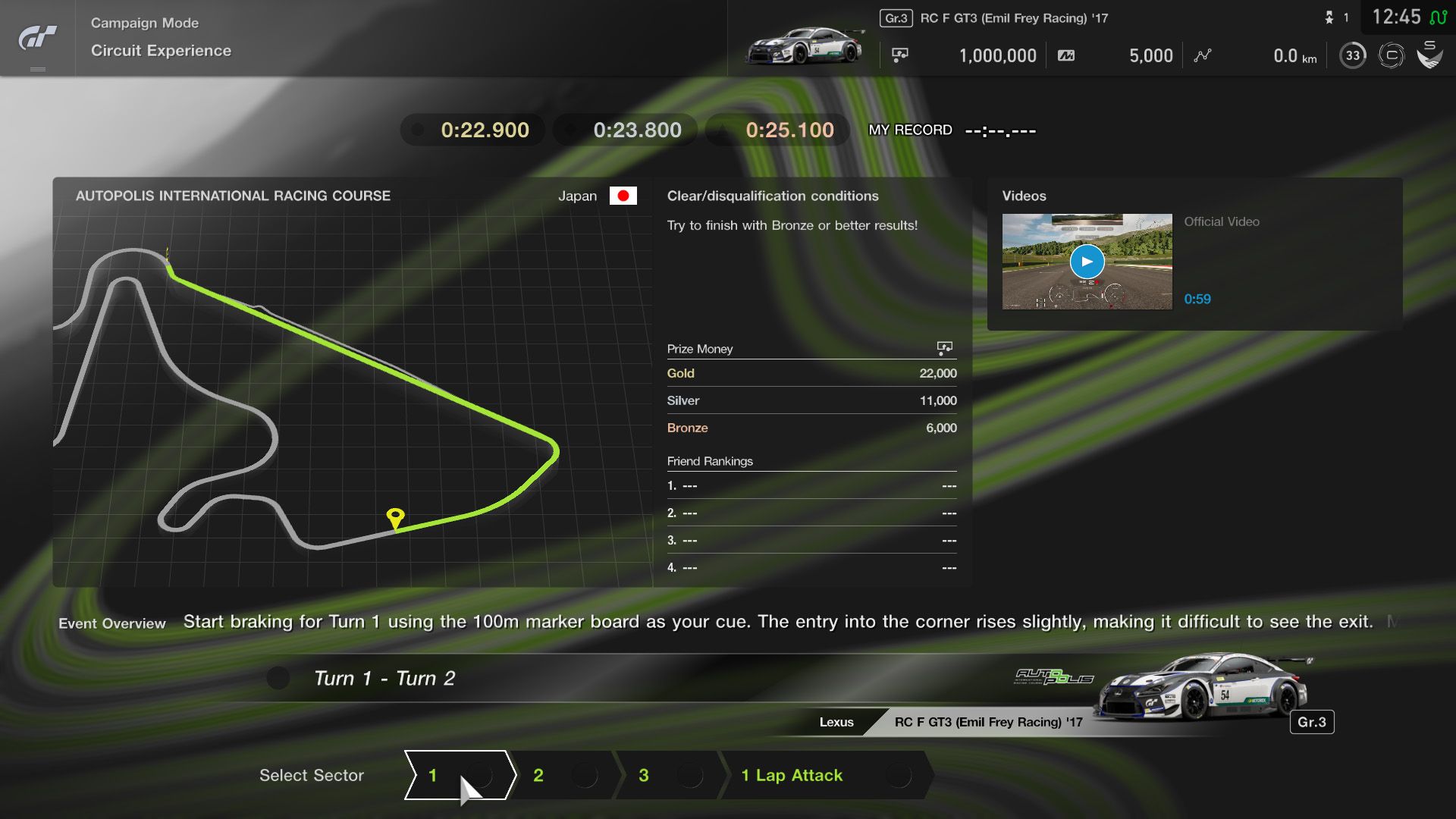Screen dimensions: 1456x819
Task: Open the prize money payout icon on the panel
Action: 944,347
